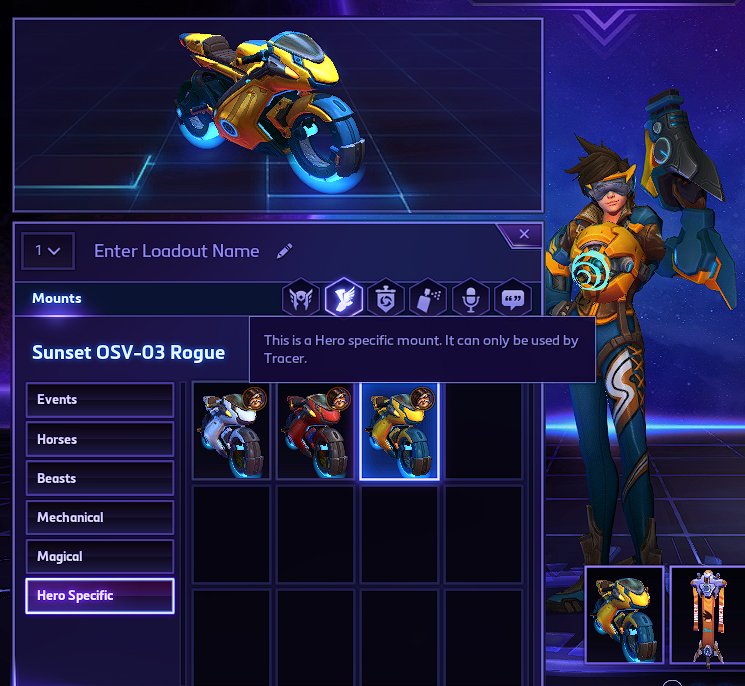Open the sprays tab
The height and width of the screenshot is (686, 745).
(427, 298)
